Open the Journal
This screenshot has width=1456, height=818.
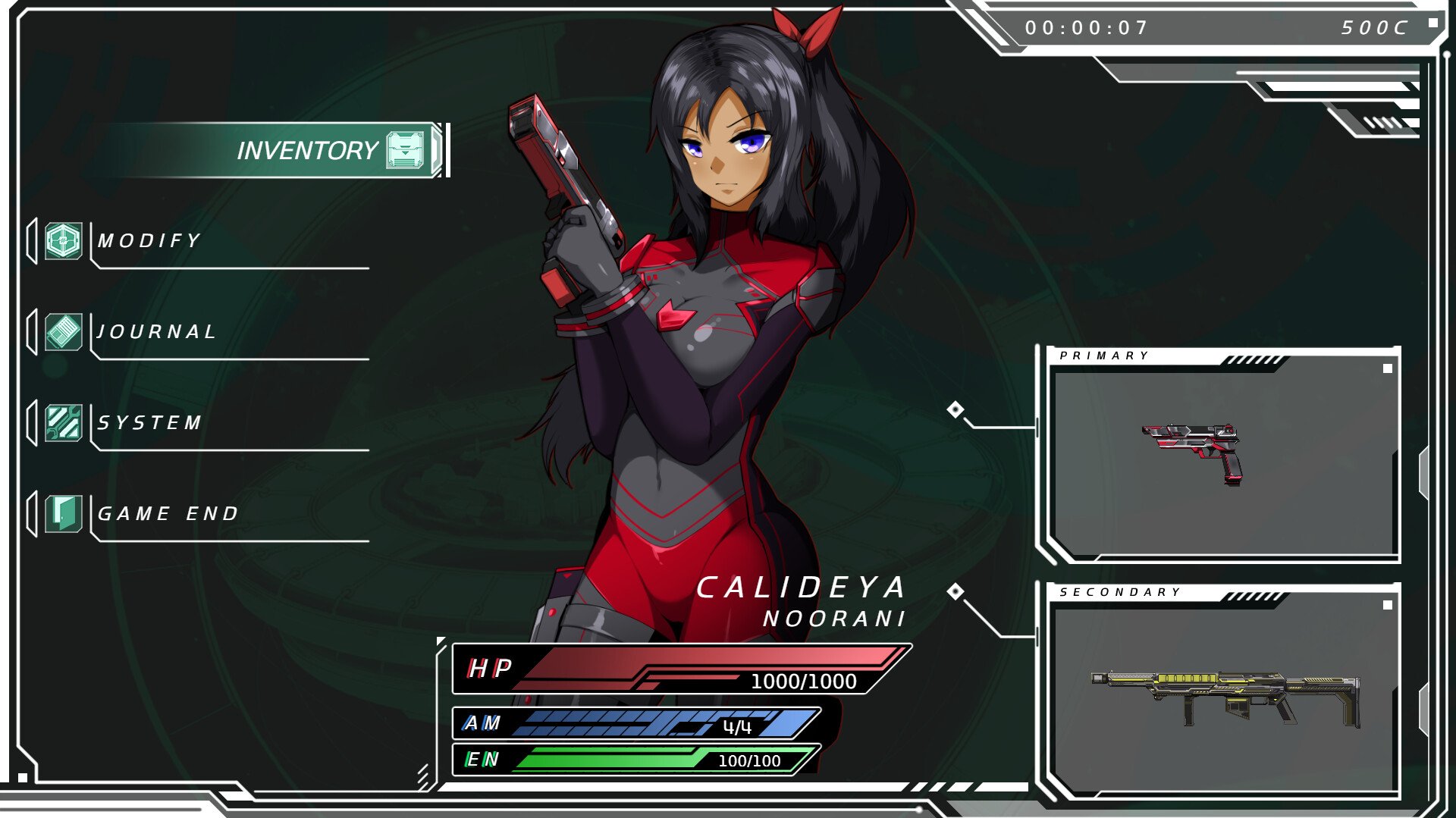tap(156, 332)
